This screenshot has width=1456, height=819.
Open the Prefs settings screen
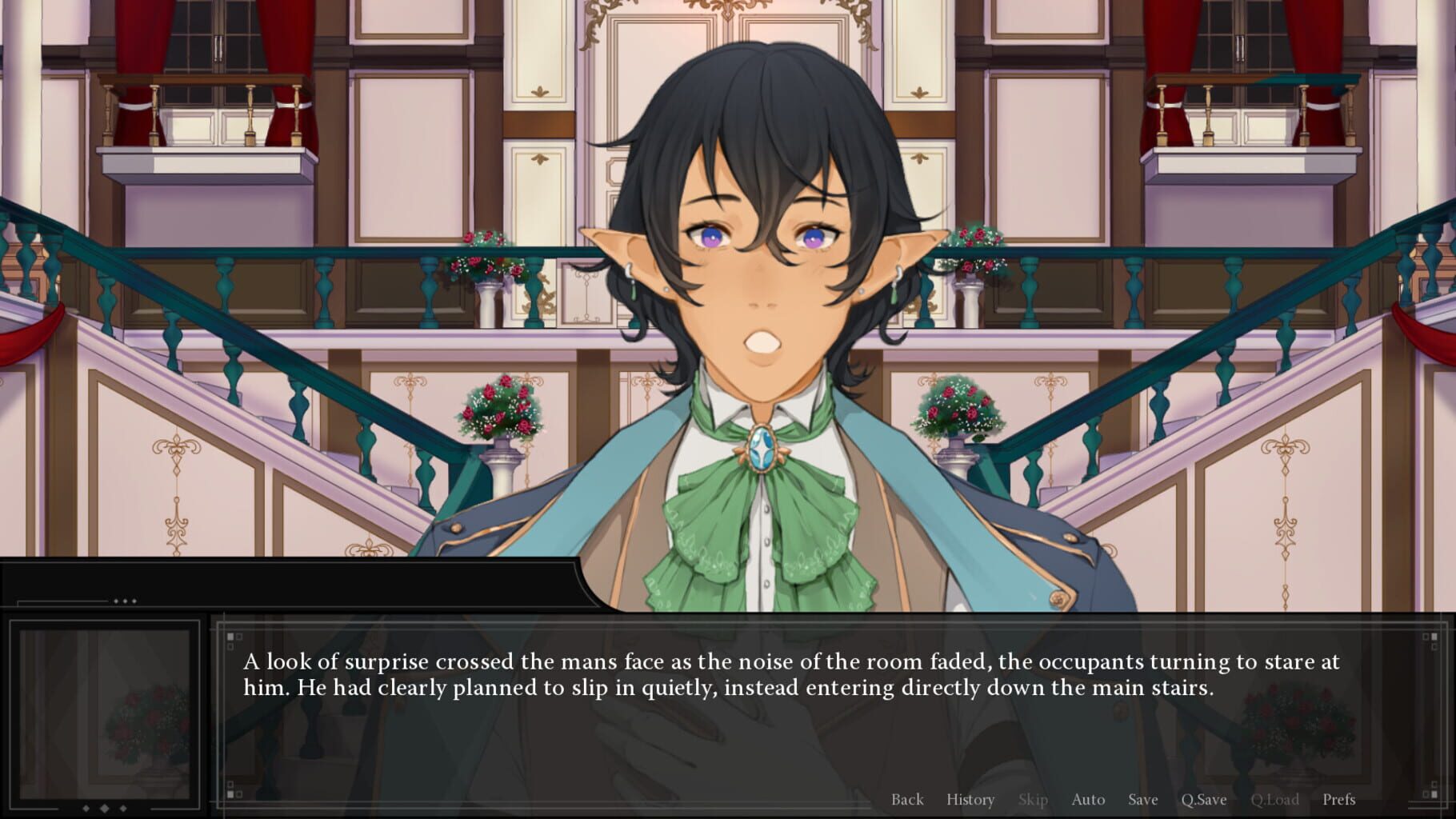pos(1341,799)
